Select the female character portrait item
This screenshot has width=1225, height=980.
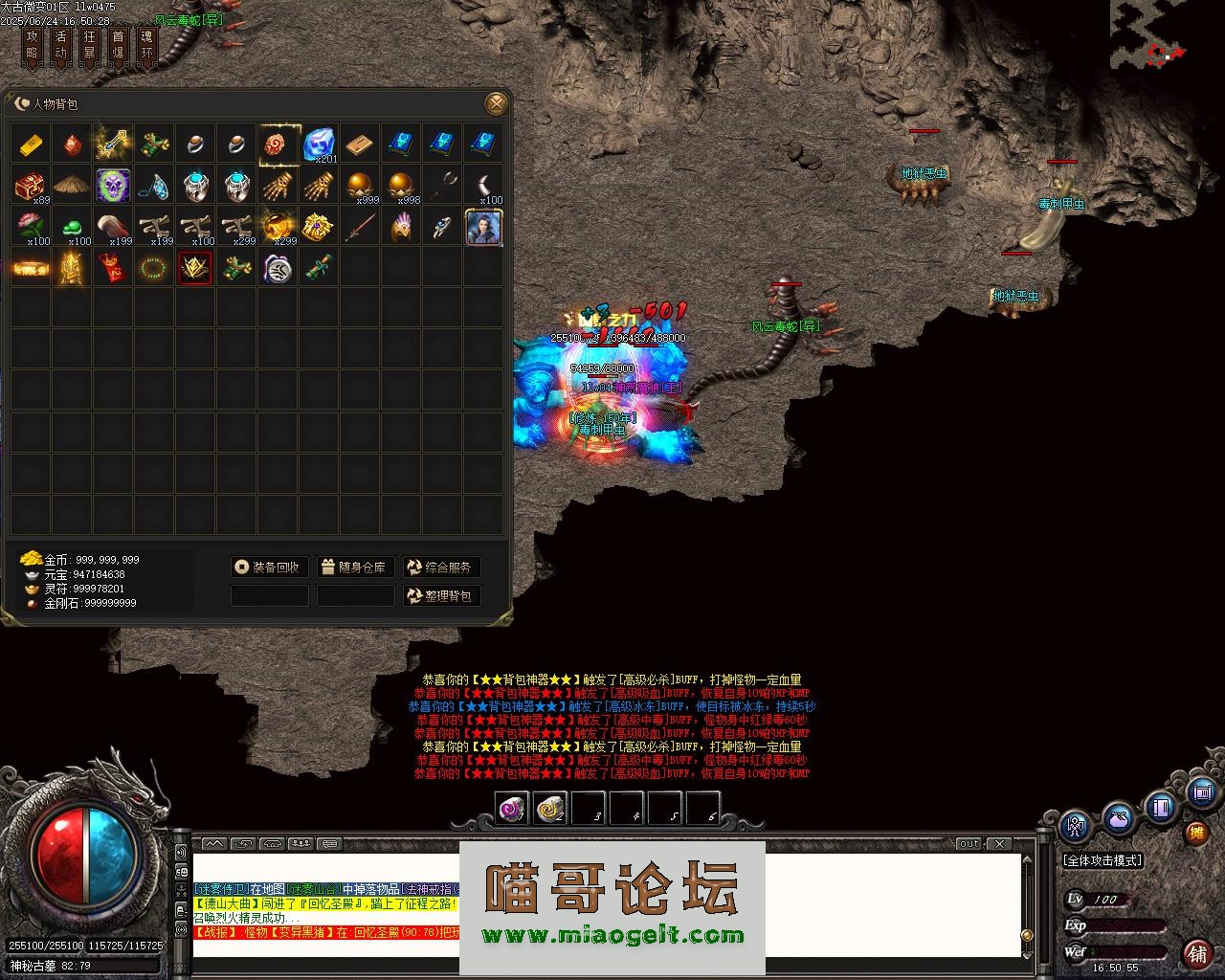[484, 227]
